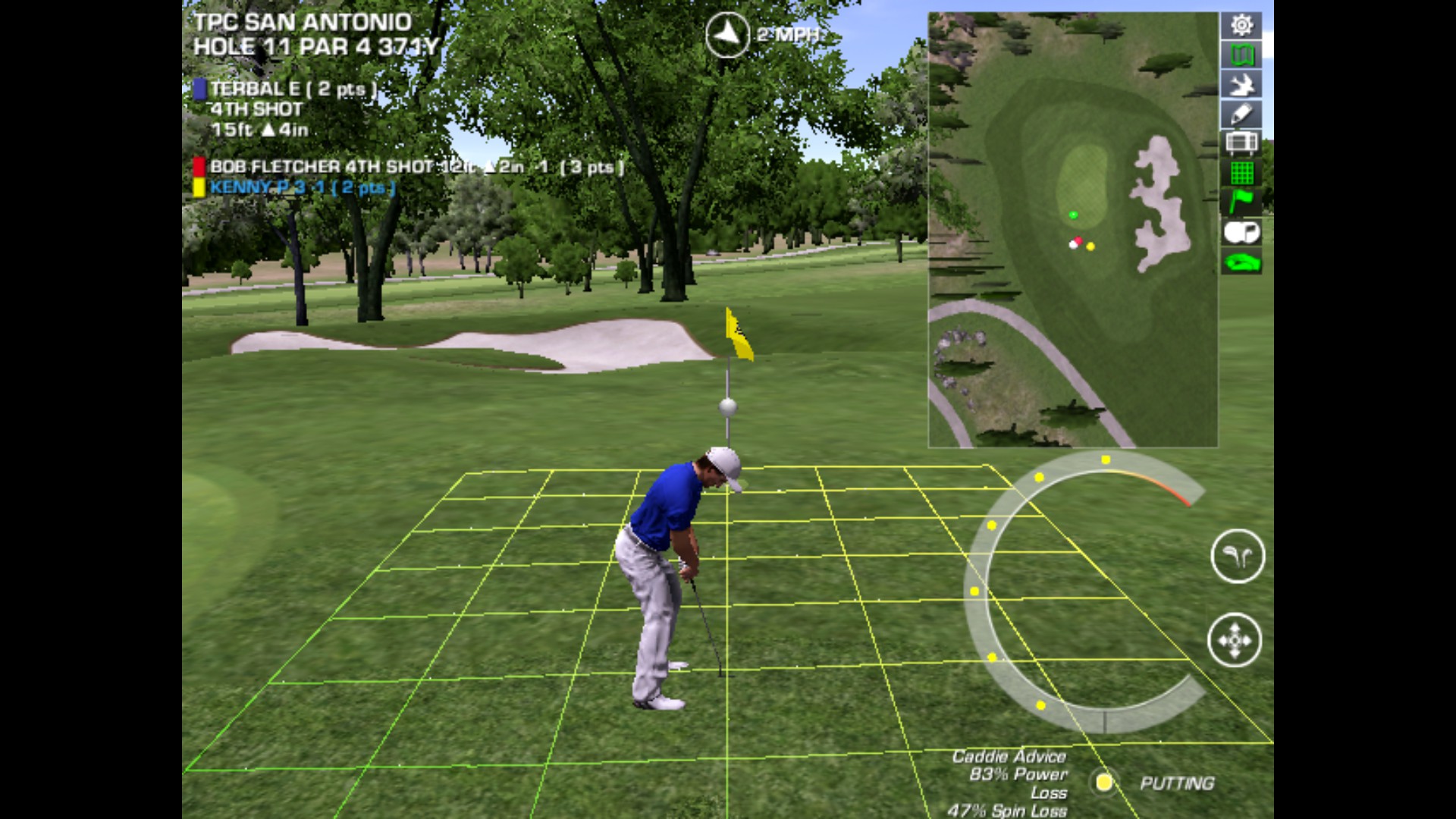
Task: Click the white scoreboard panel icon
Action: 1241,143
